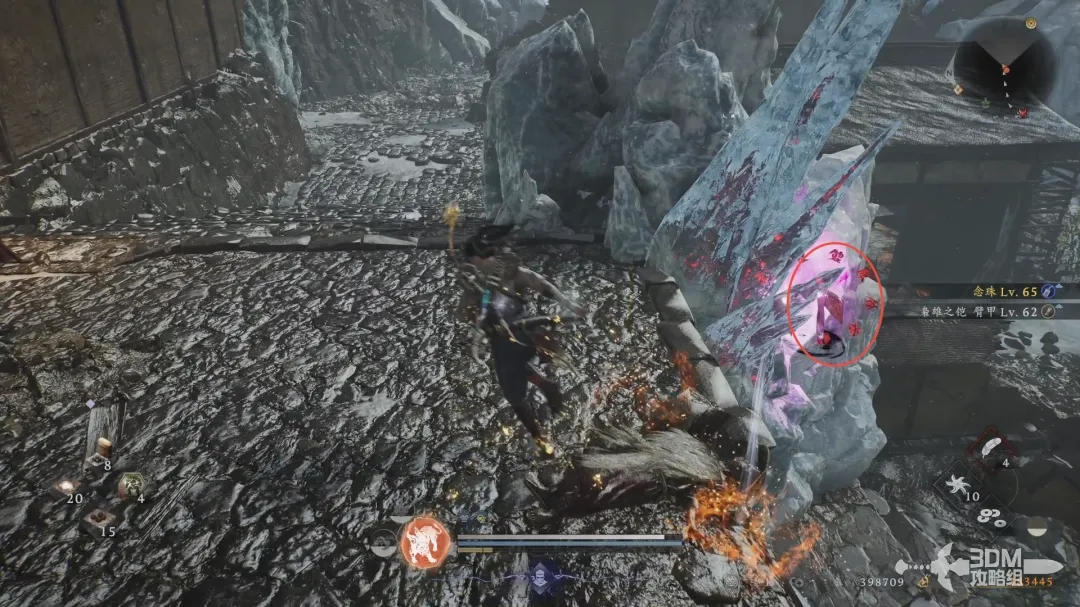This screenshot has width=1080, height=607.
Task: Select the coin-shaped item diamond slot
Action: [993, 517]
